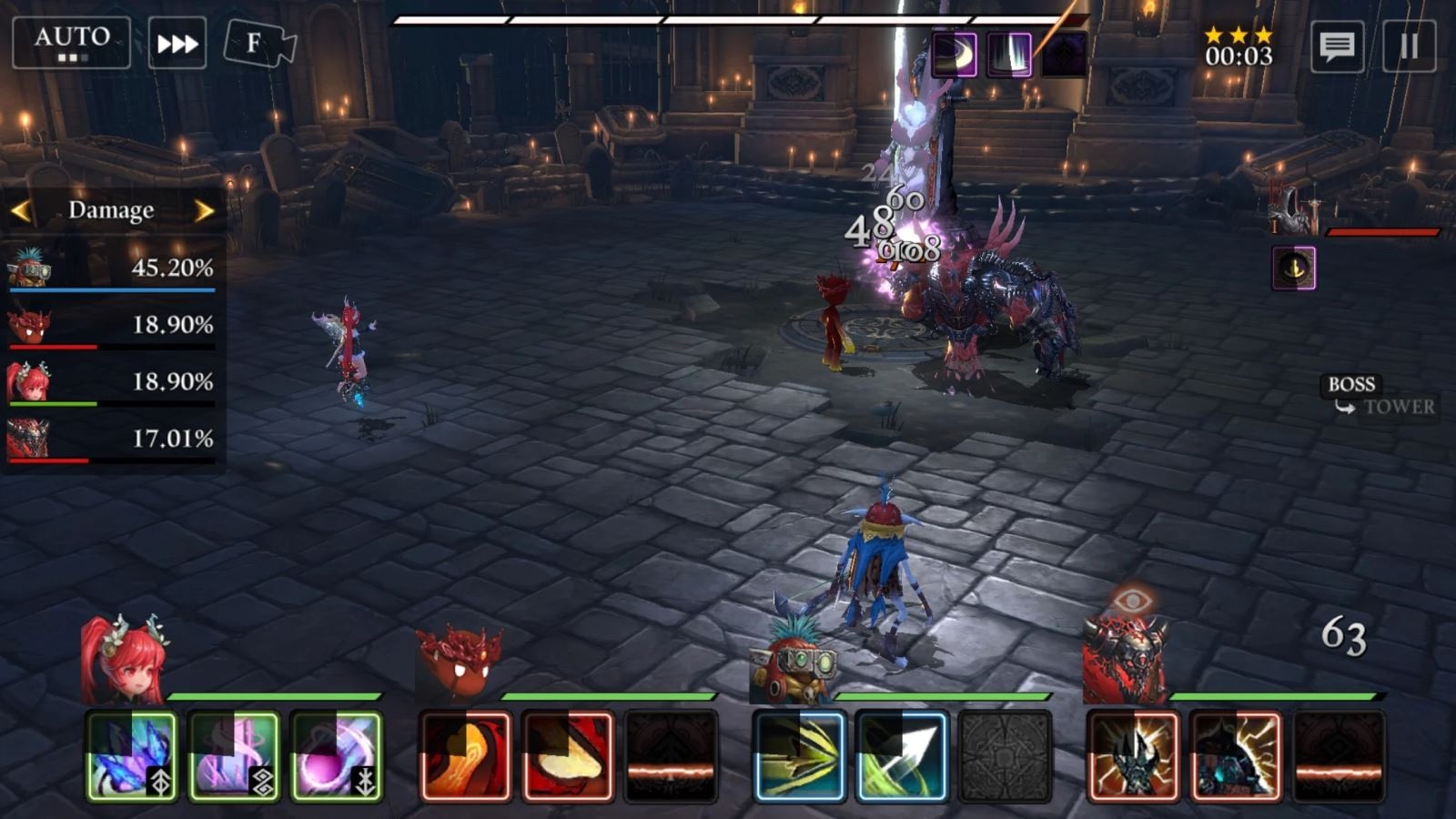Toggle the fast-forward battle speed
Screen dimensions: 1456x819
coord(180,40)
